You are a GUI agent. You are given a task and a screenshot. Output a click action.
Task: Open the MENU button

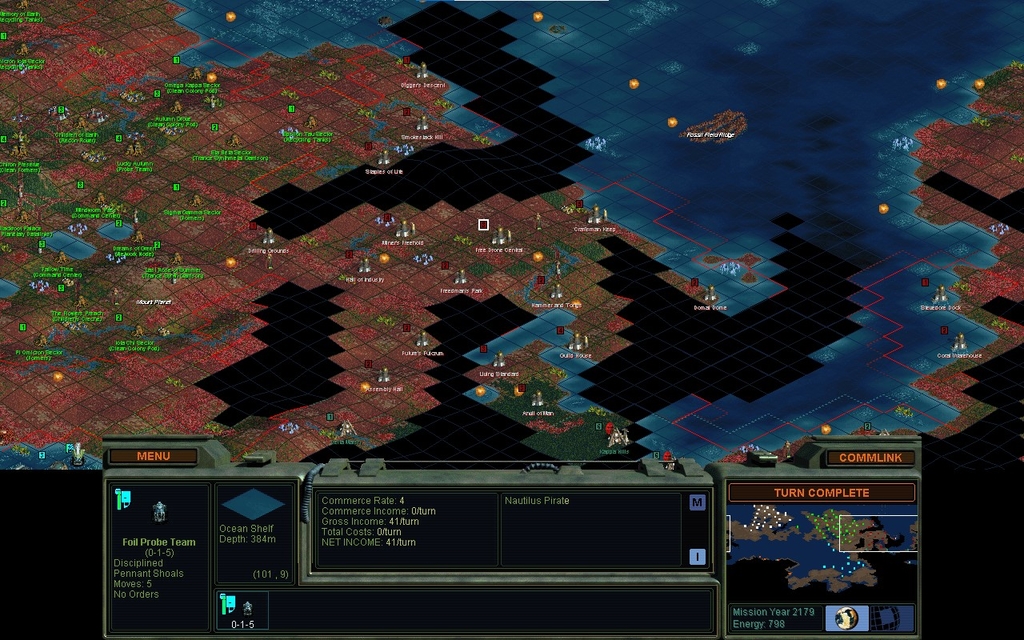click(x=153, y=456)
